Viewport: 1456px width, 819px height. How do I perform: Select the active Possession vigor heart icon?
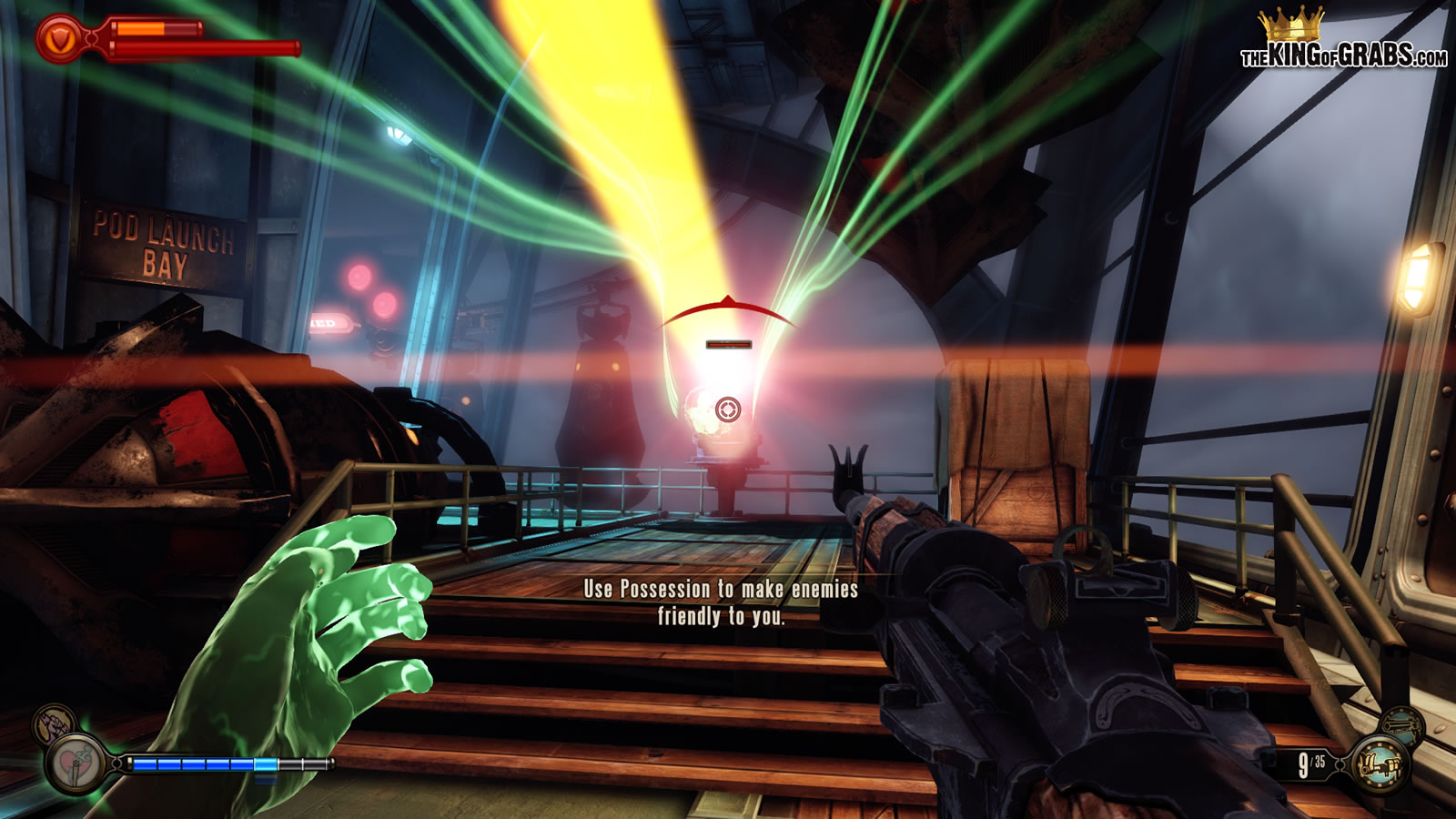tap(76, 763)
